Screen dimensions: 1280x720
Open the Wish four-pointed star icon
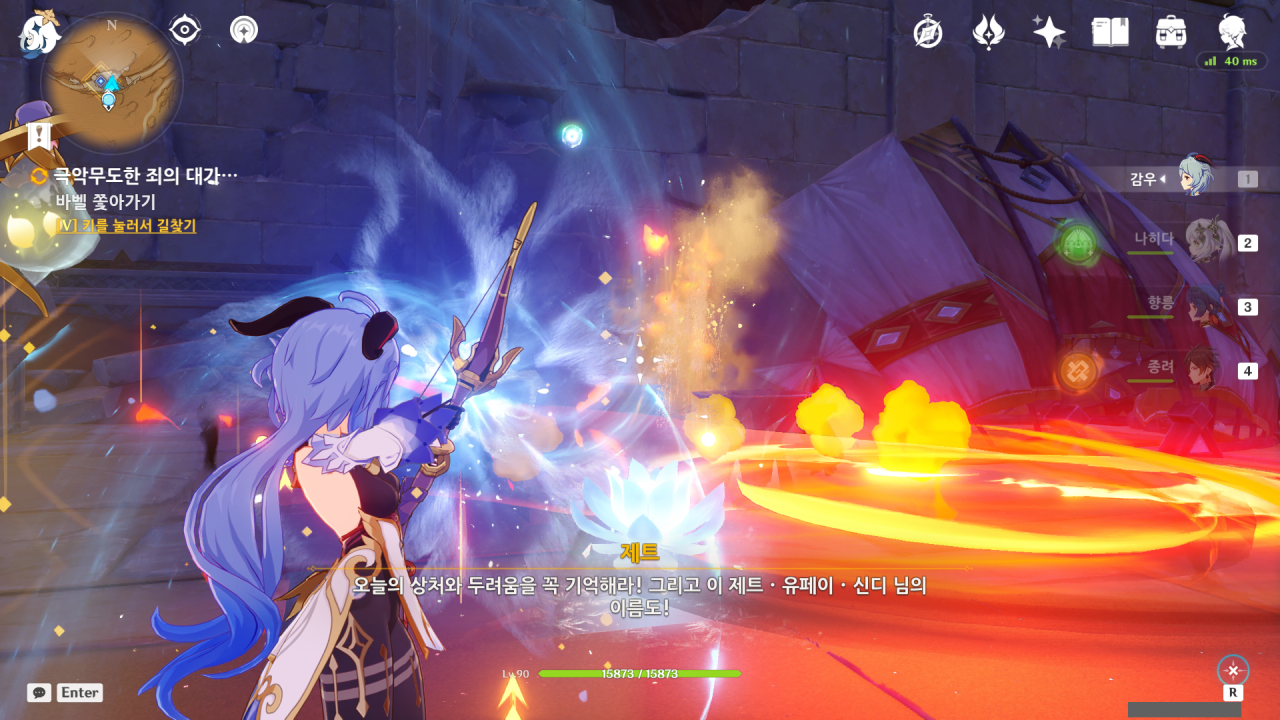[x=1049, y=32]
